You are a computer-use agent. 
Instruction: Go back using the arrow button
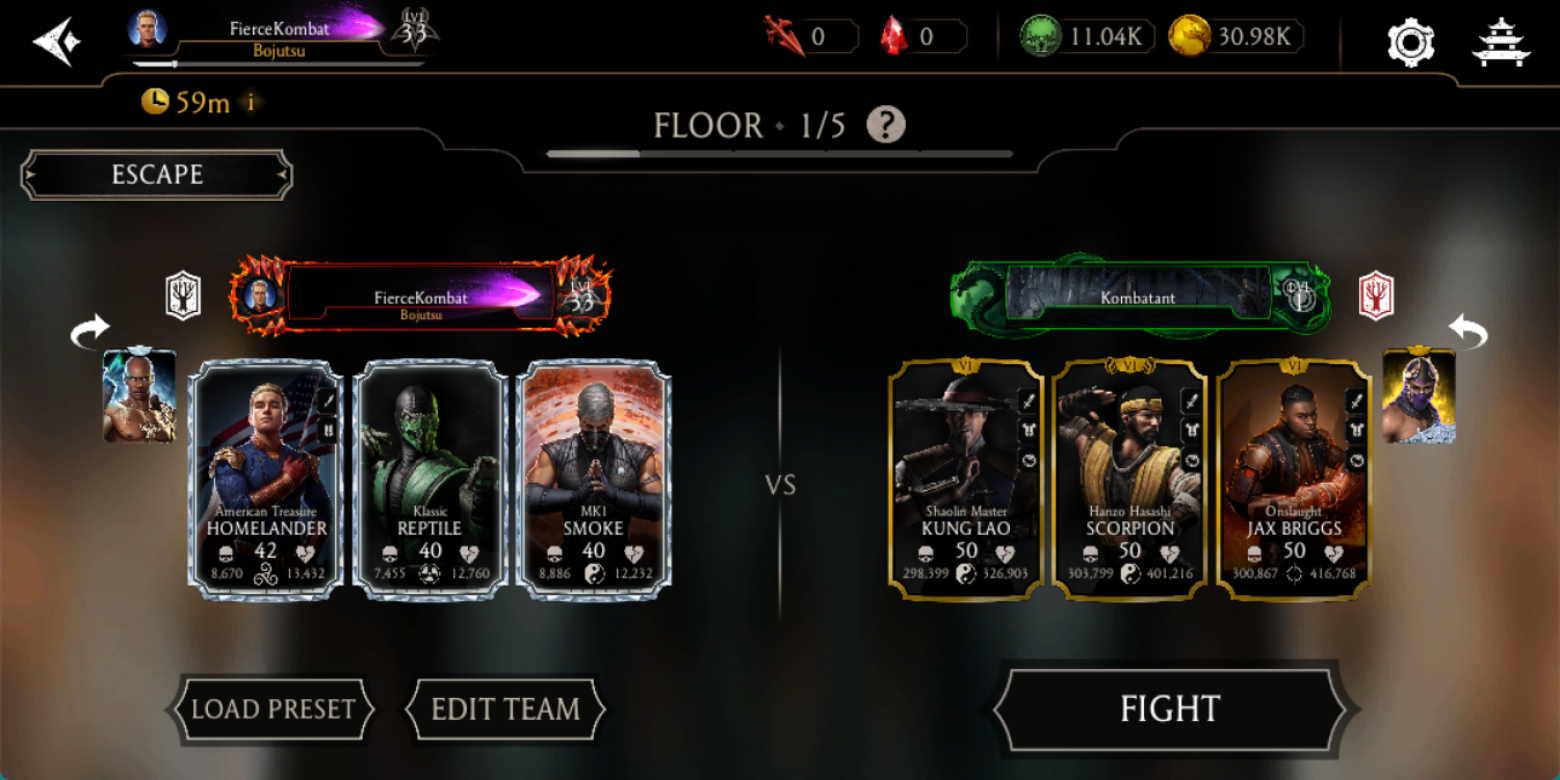click(56, 42)
